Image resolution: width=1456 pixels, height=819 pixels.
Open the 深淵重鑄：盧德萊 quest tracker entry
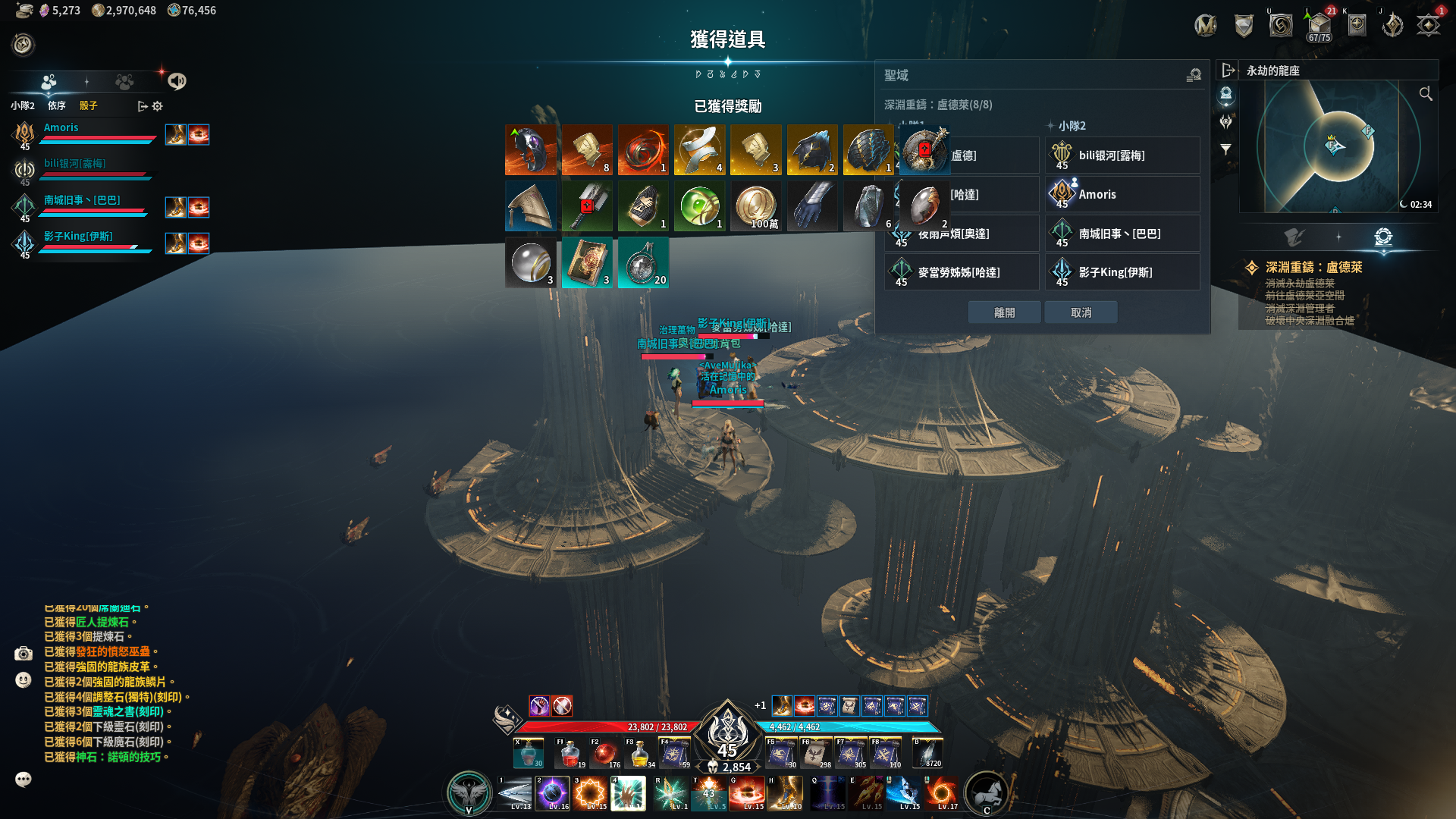[x=1313, y=268]
